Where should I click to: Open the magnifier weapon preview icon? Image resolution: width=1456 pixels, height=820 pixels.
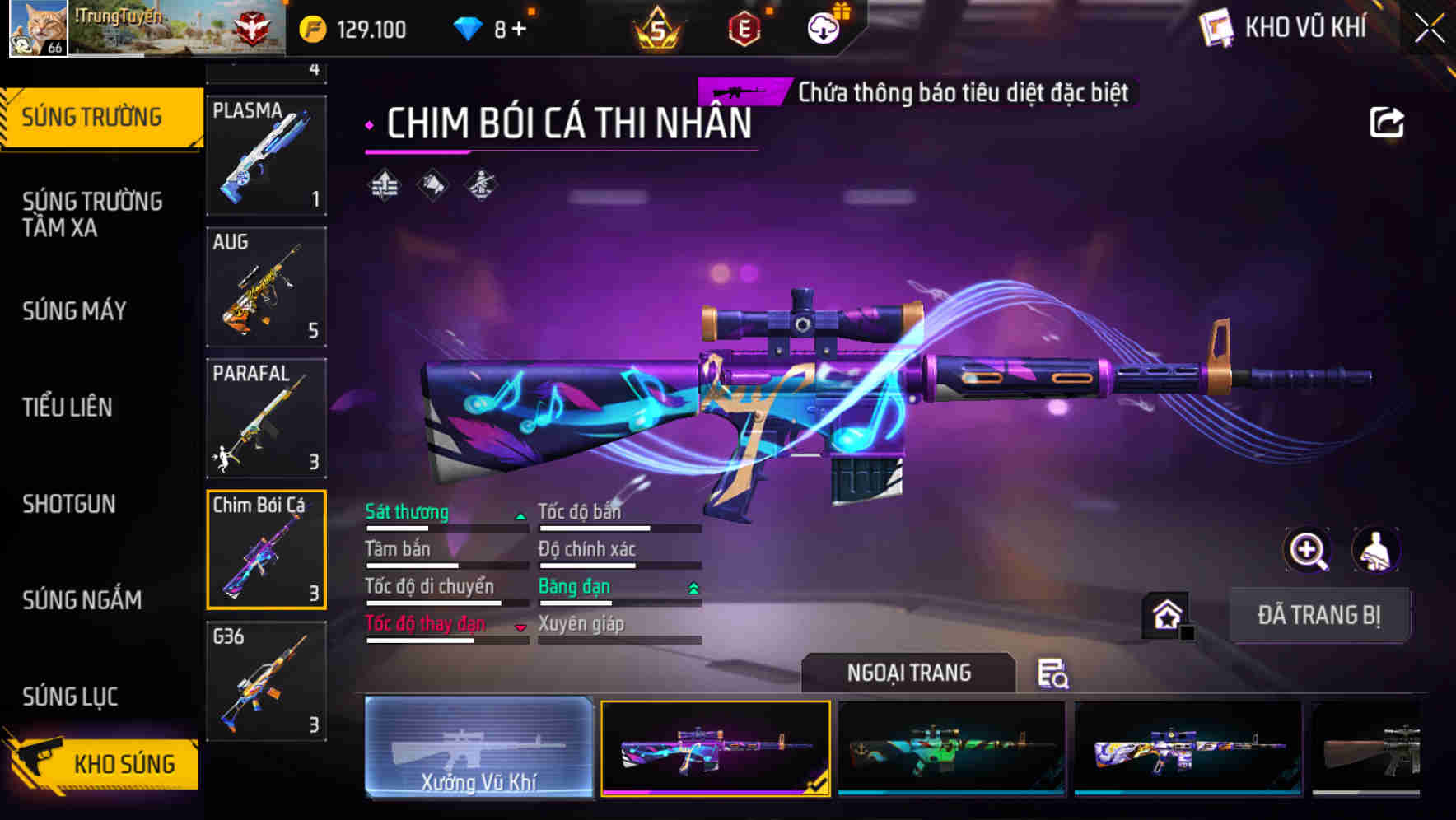[1307, 550]
